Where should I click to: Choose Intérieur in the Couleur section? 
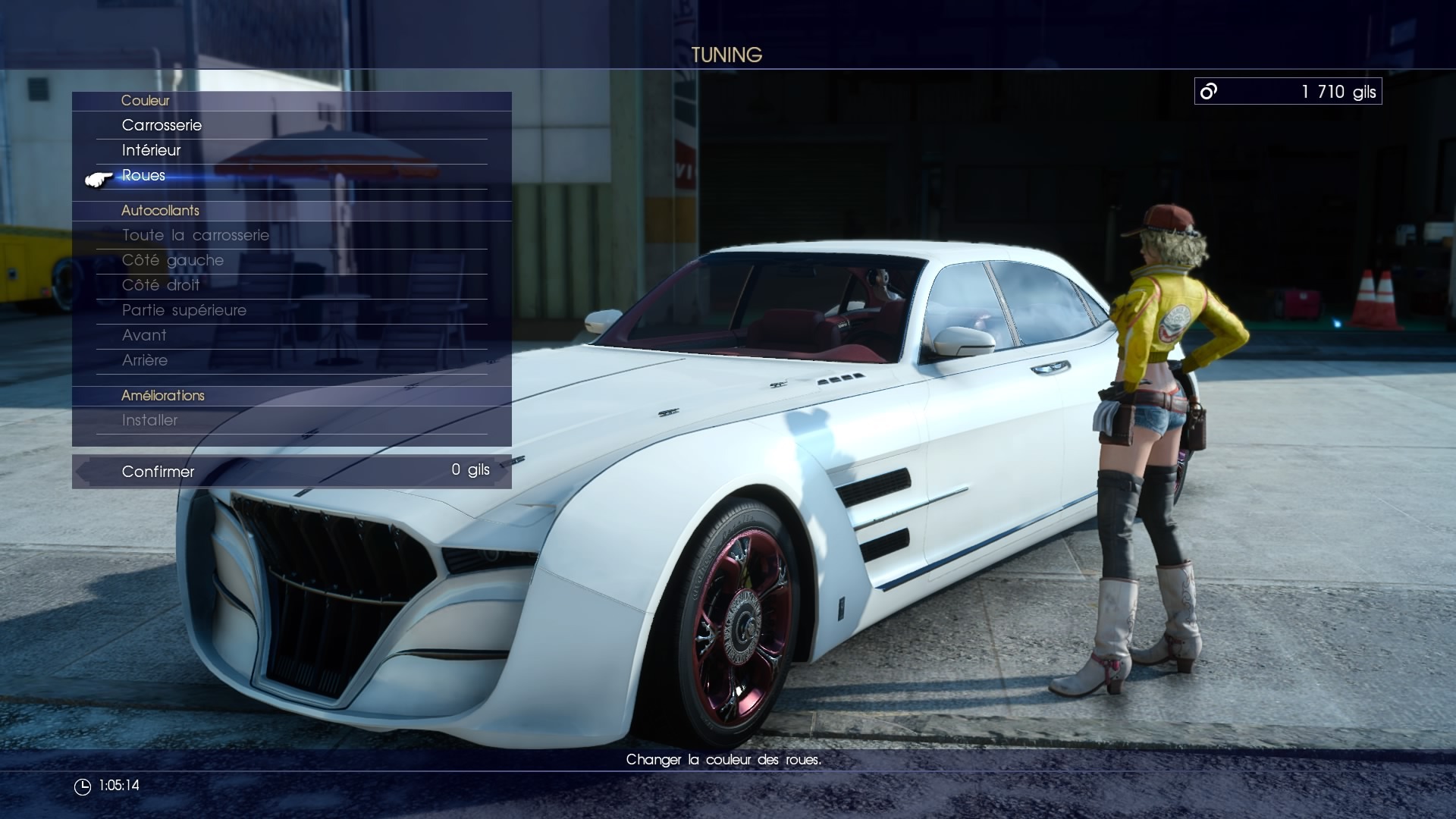(152, 150)
